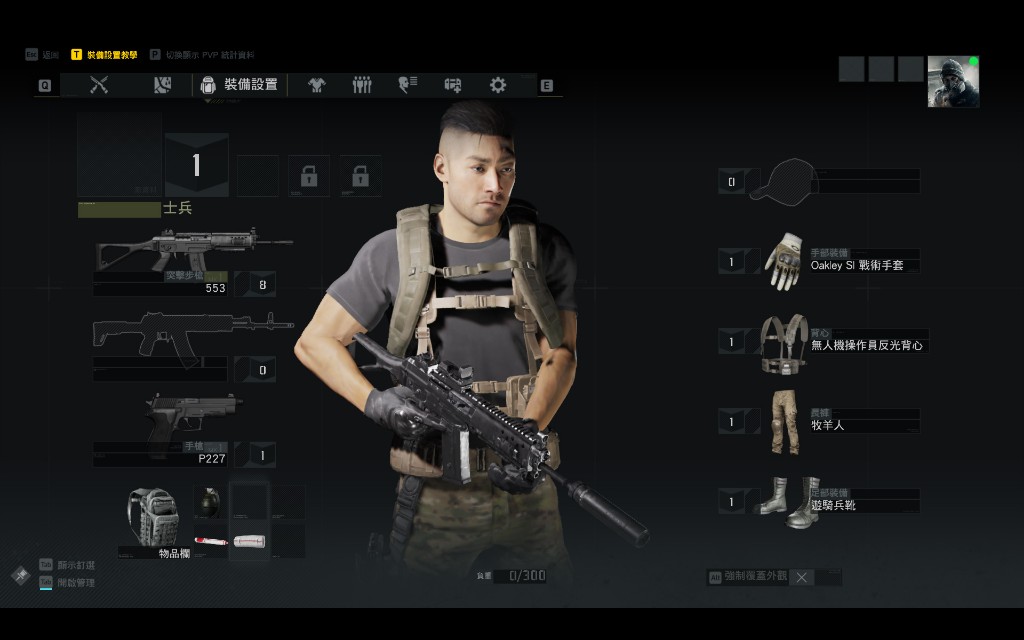Viewport: 1024px width, 640px height.
Task: Select the Oakley SI tactical gloves slot
Action: click(783, 261)
